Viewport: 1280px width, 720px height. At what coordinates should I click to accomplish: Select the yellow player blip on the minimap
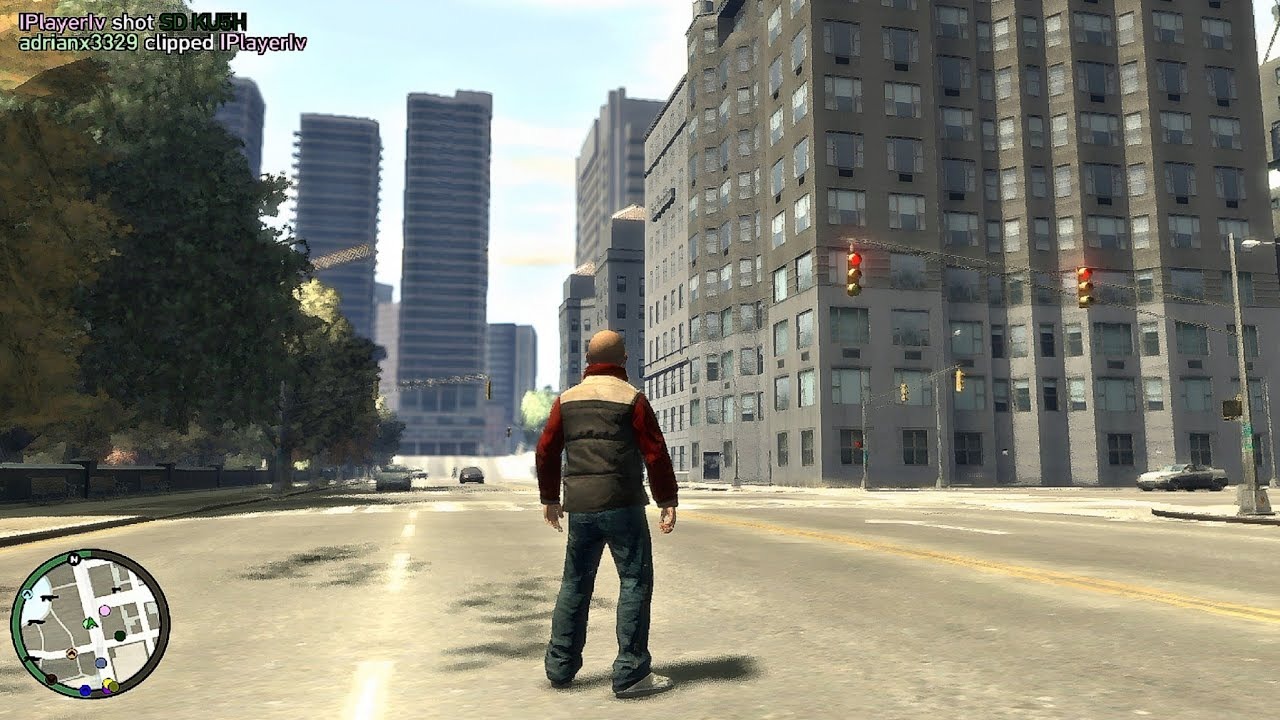pos(107,682)
